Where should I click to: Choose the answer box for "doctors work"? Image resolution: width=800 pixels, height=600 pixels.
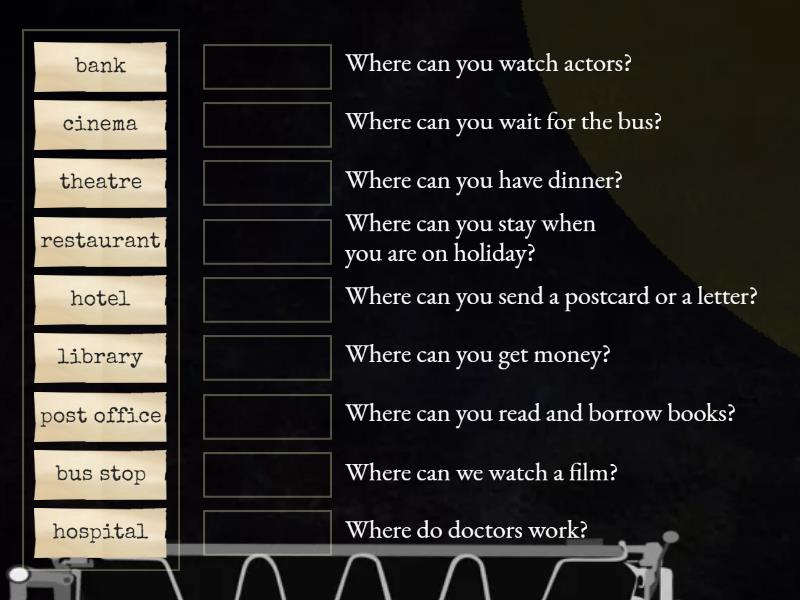267,532
